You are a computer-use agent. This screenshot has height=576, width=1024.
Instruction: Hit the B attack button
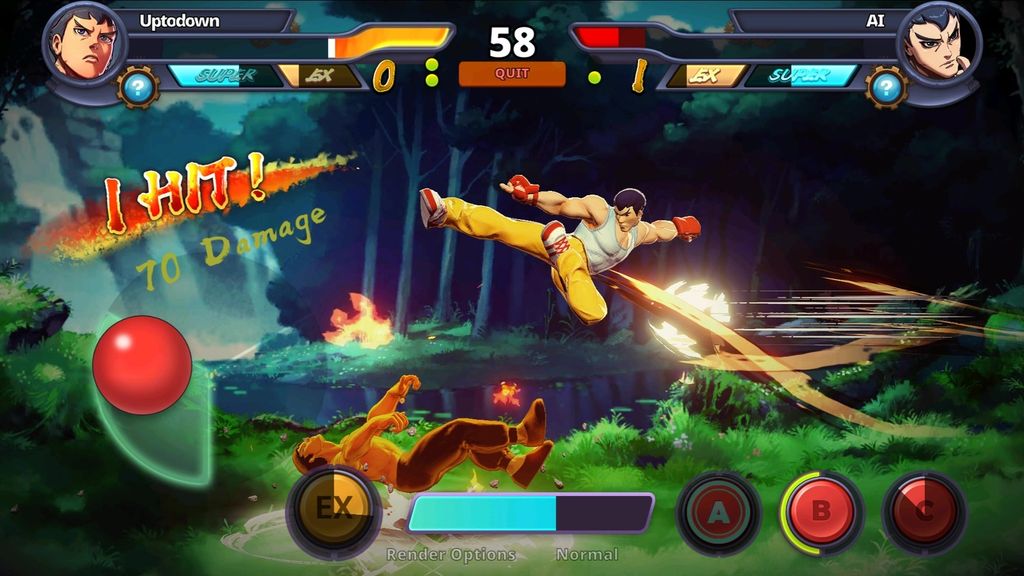point(821,512)
